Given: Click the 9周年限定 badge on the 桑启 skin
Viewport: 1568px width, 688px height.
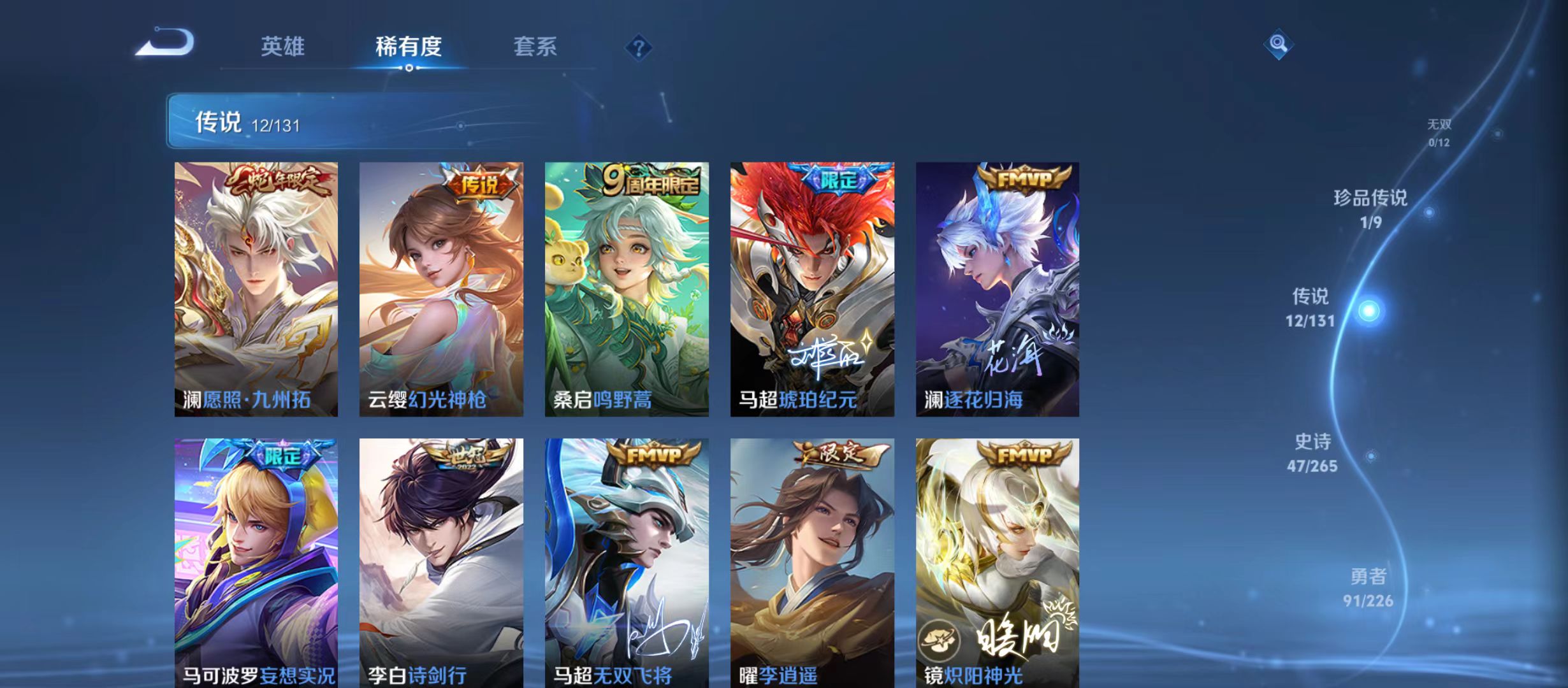Looking at the screenshot, I should pyautogui.click(x=648, y=180).
